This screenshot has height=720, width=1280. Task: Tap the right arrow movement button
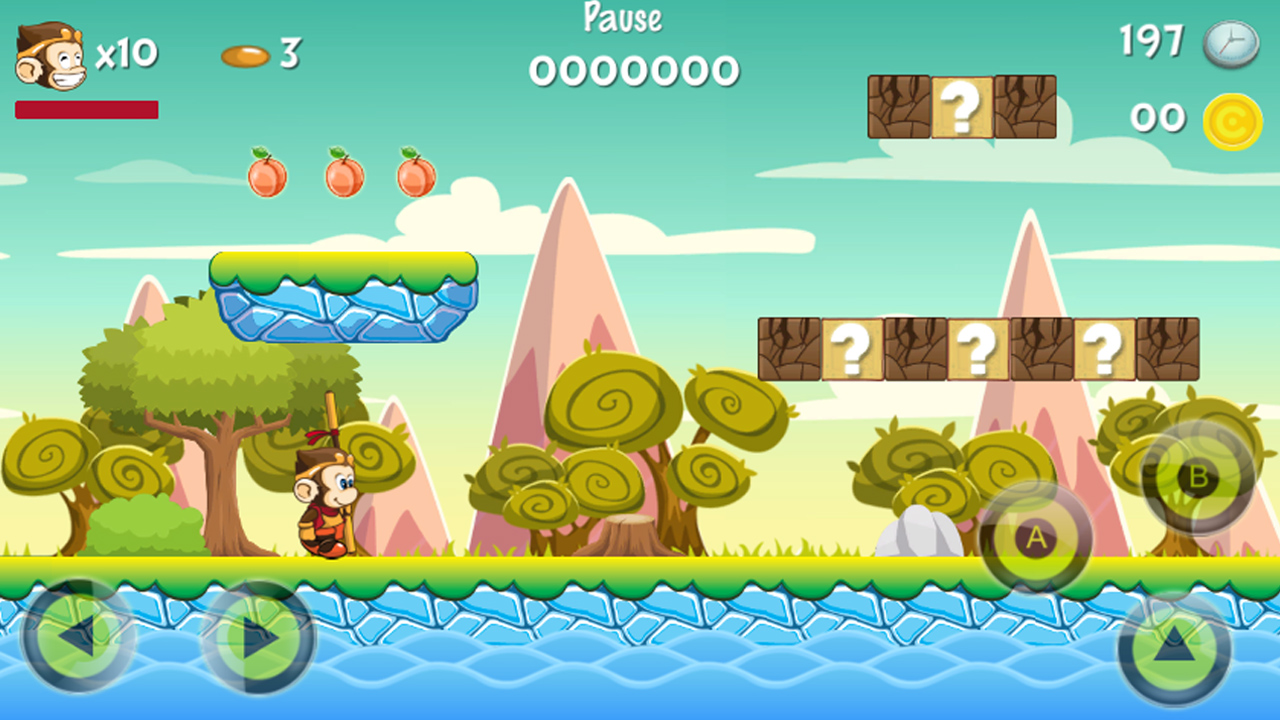point(258,637)
